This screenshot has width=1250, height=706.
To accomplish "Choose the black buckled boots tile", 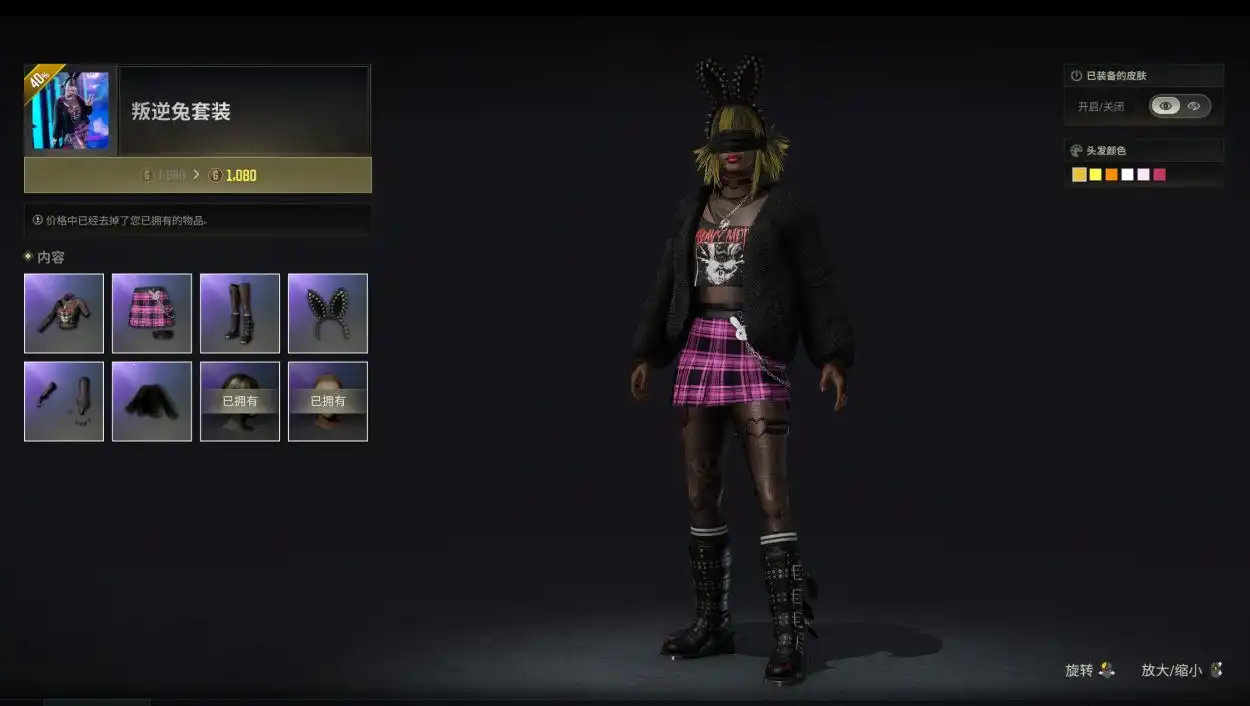I will click(x=240, y=313).
